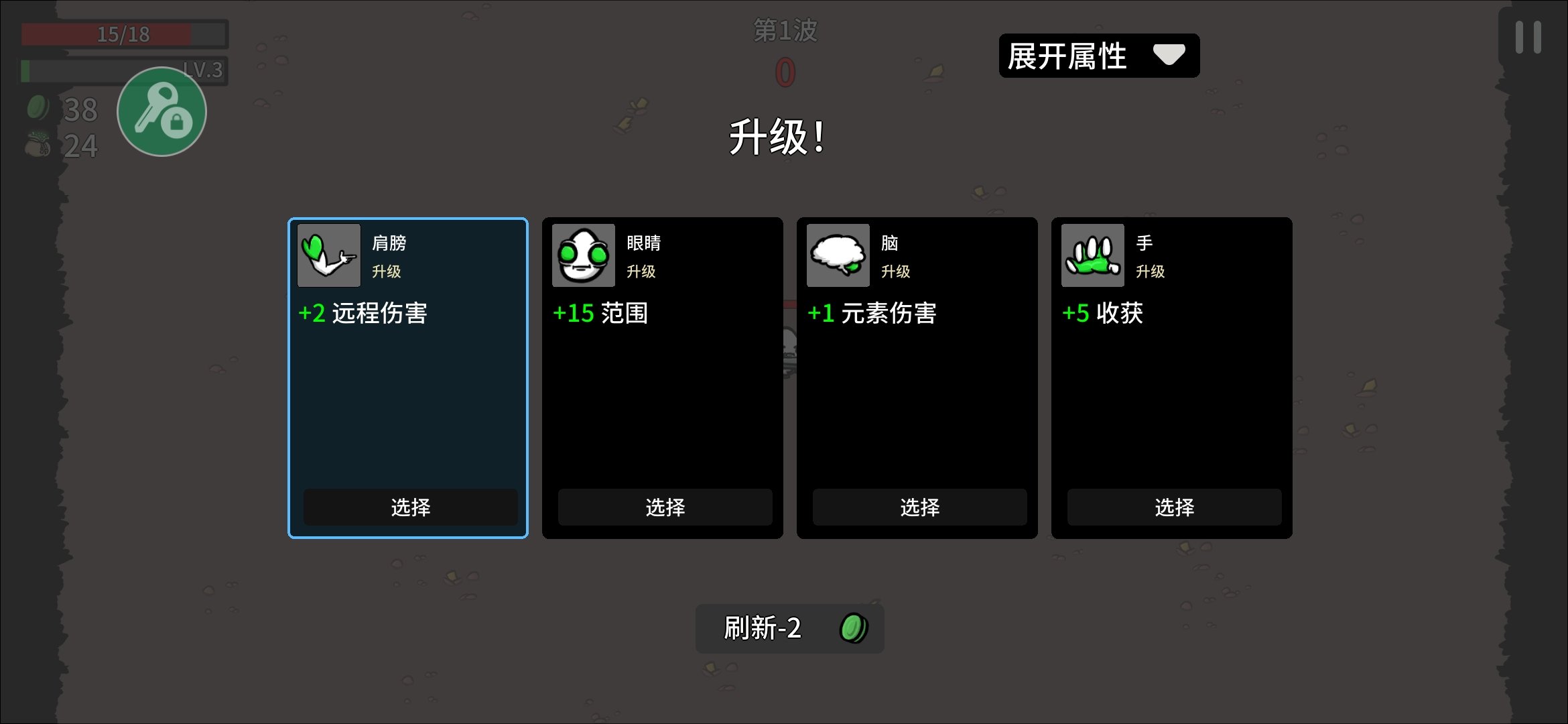This screenshot has width=1568, height=724.
Task: Click the shoulder icon on the 肩膀 upgrade card
Action: 328,255
